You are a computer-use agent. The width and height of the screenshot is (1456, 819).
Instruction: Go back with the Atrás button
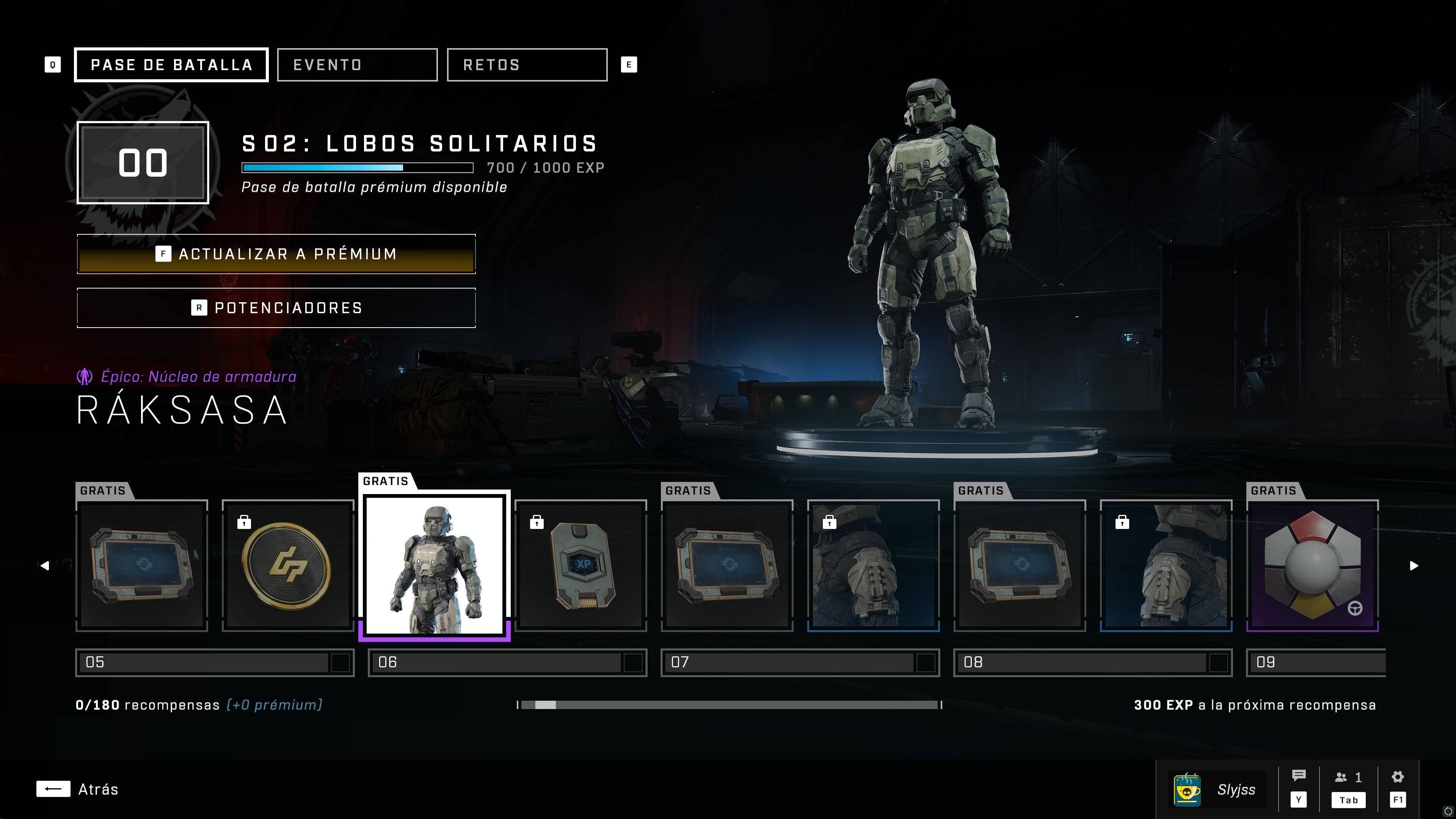click(77, 789)
